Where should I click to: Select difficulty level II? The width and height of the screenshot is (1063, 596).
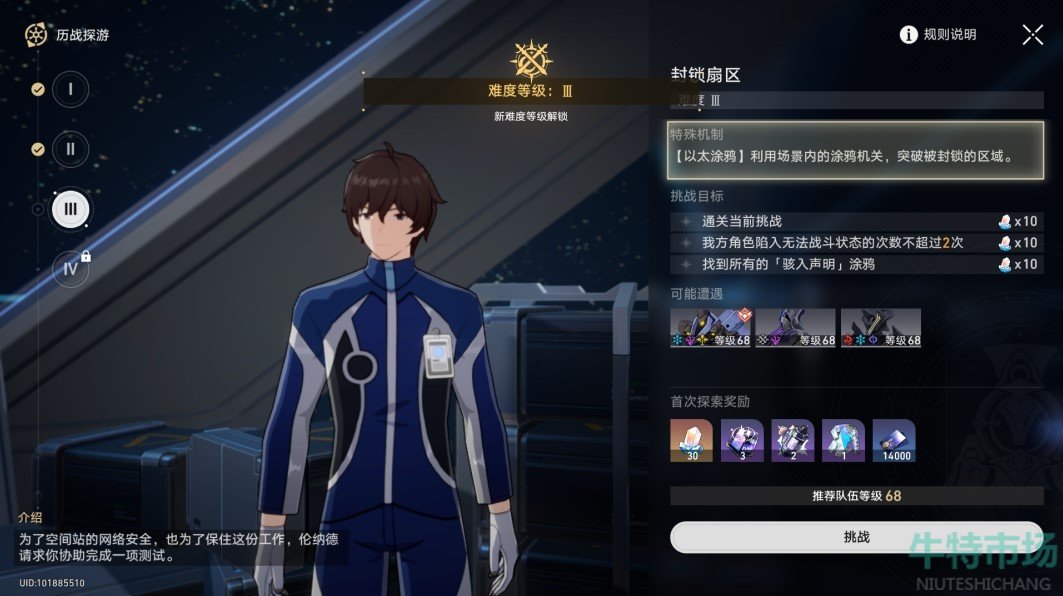(x=70, y=149)
